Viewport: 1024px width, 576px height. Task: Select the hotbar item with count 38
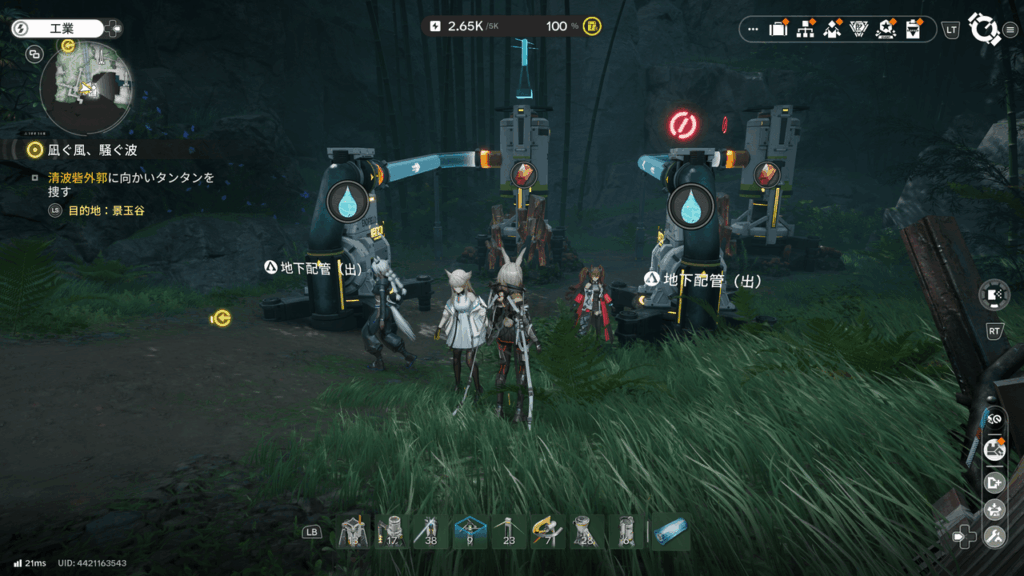click(x=431, y=532)
